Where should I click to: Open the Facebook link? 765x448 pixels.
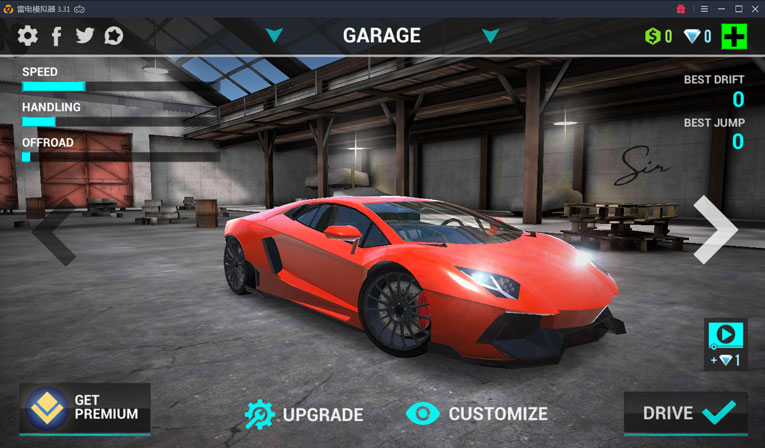click(57, 36)
